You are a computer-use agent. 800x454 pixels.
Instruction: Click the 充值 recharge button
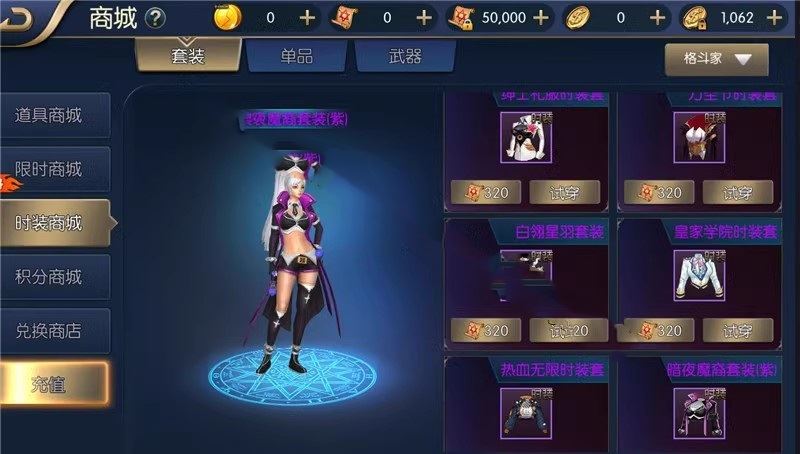click(x=52, y=384)
